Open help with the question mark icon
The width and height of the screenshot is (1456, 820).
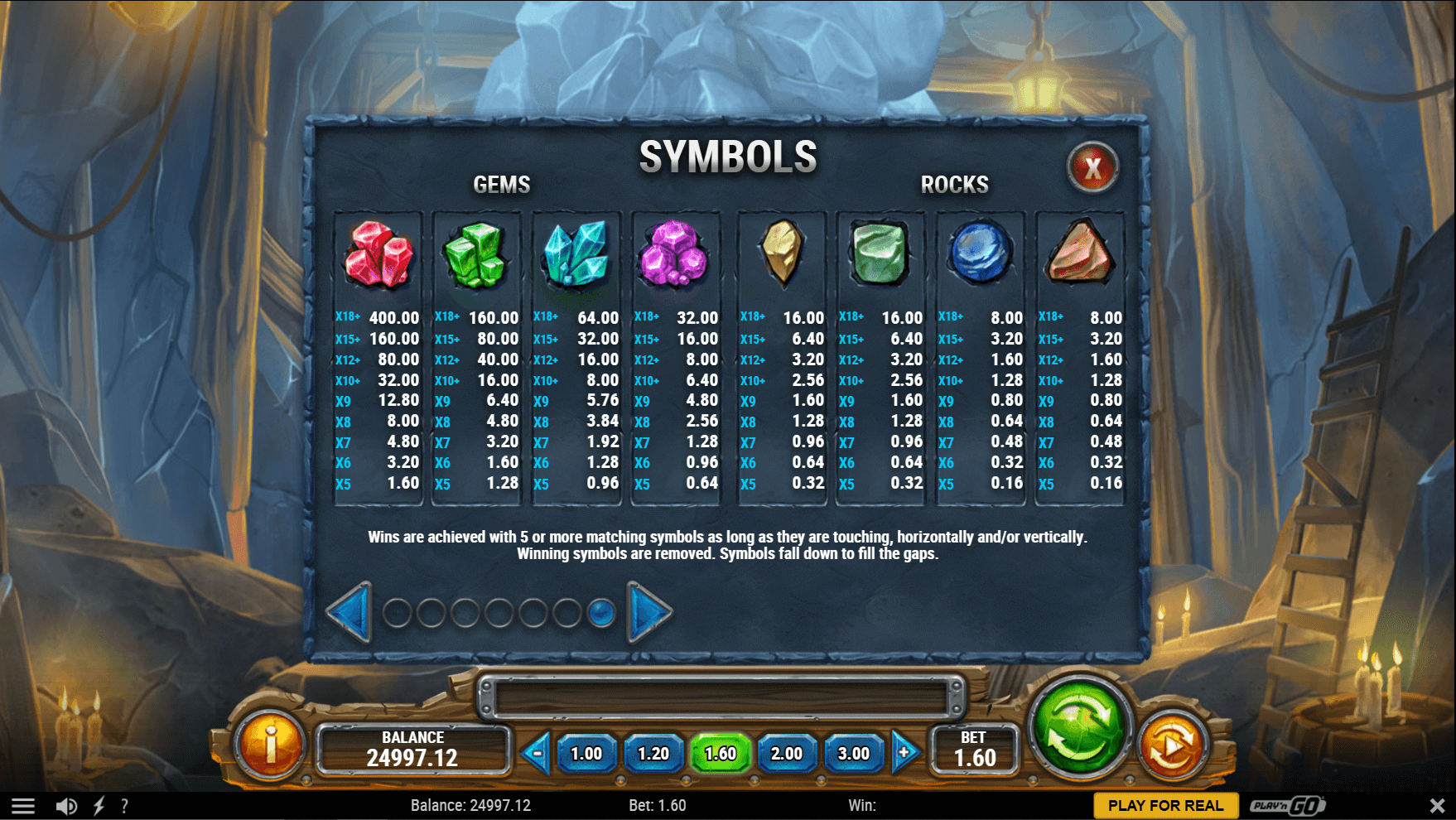click(x=125, y=804)
